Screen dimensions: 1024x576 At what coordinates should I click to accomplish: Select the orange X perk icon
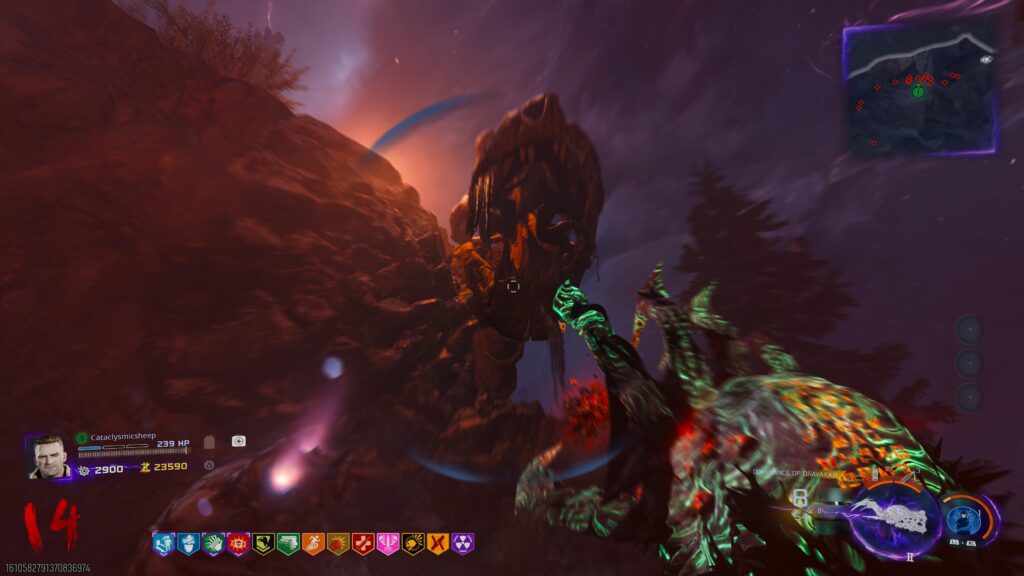point(437,543)
